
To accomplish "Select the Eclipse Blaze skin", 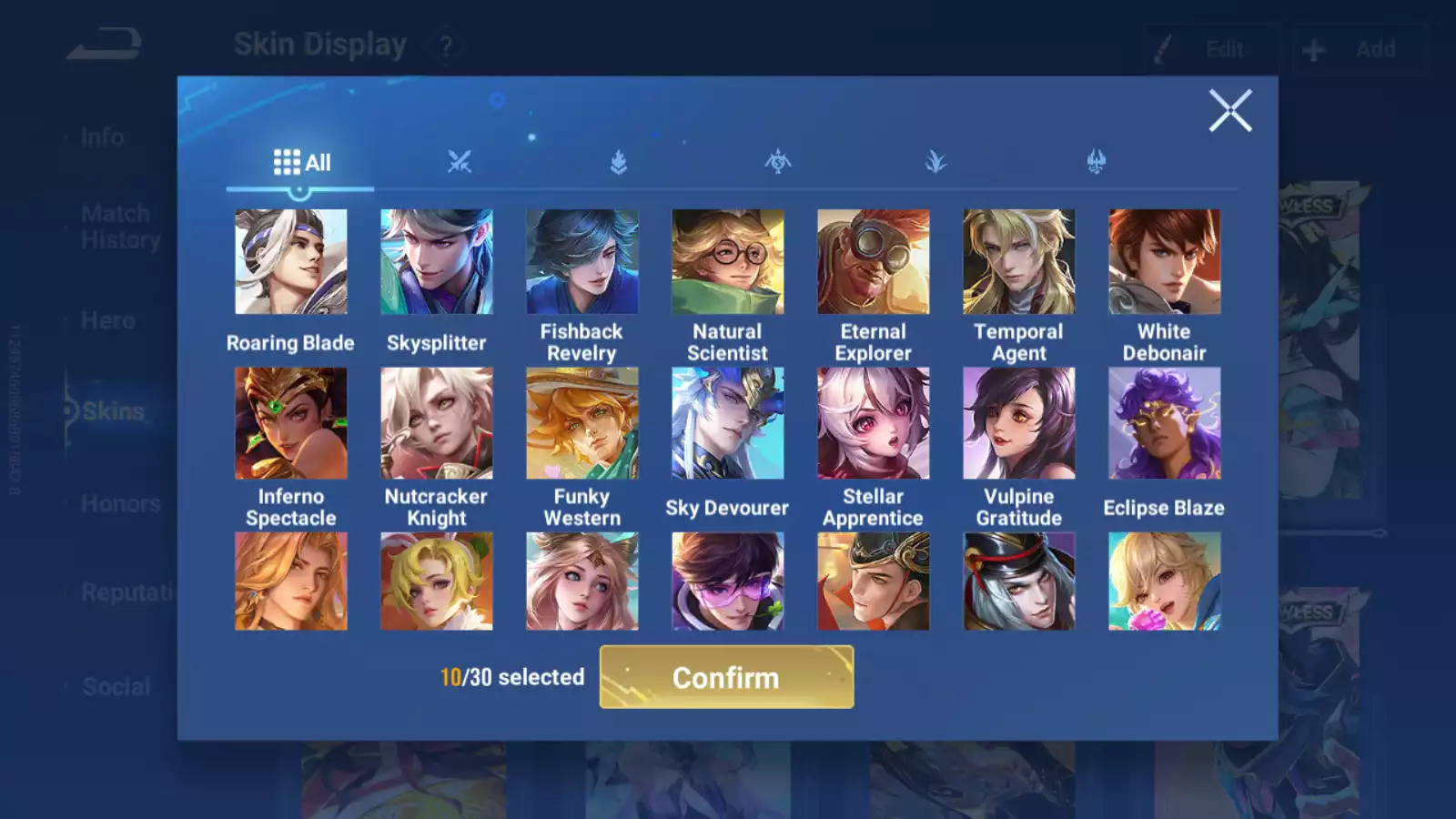I will (1164, 423).
